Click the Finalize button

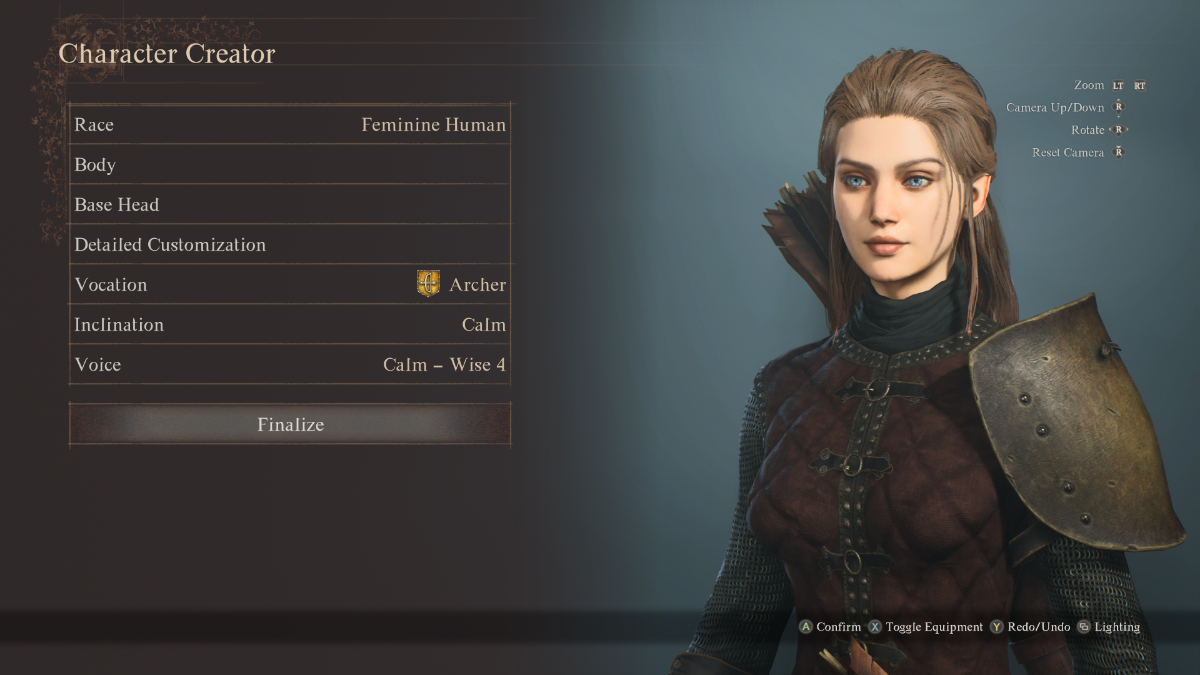(x=290, y=424)
